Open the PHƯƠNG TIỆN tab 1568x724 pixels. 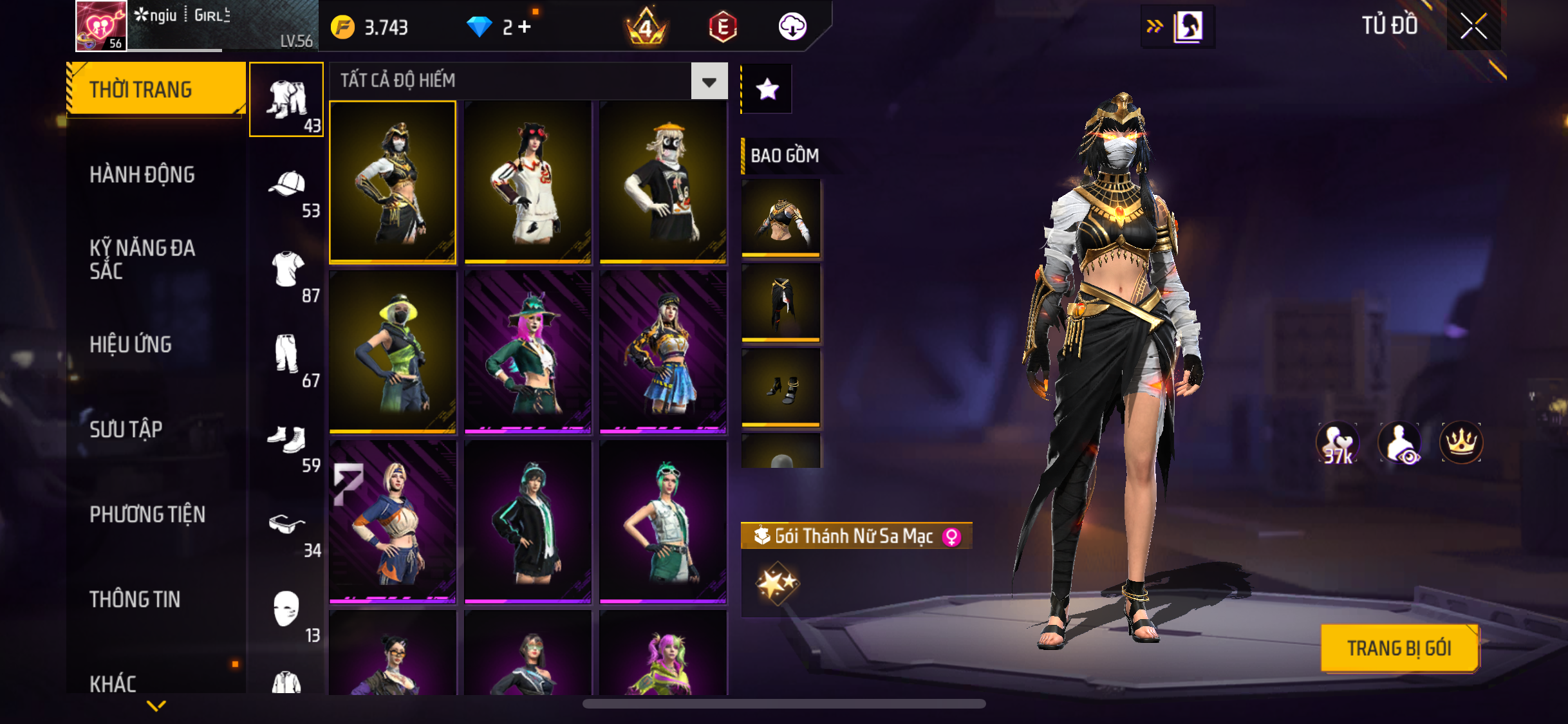click(147, 514)
